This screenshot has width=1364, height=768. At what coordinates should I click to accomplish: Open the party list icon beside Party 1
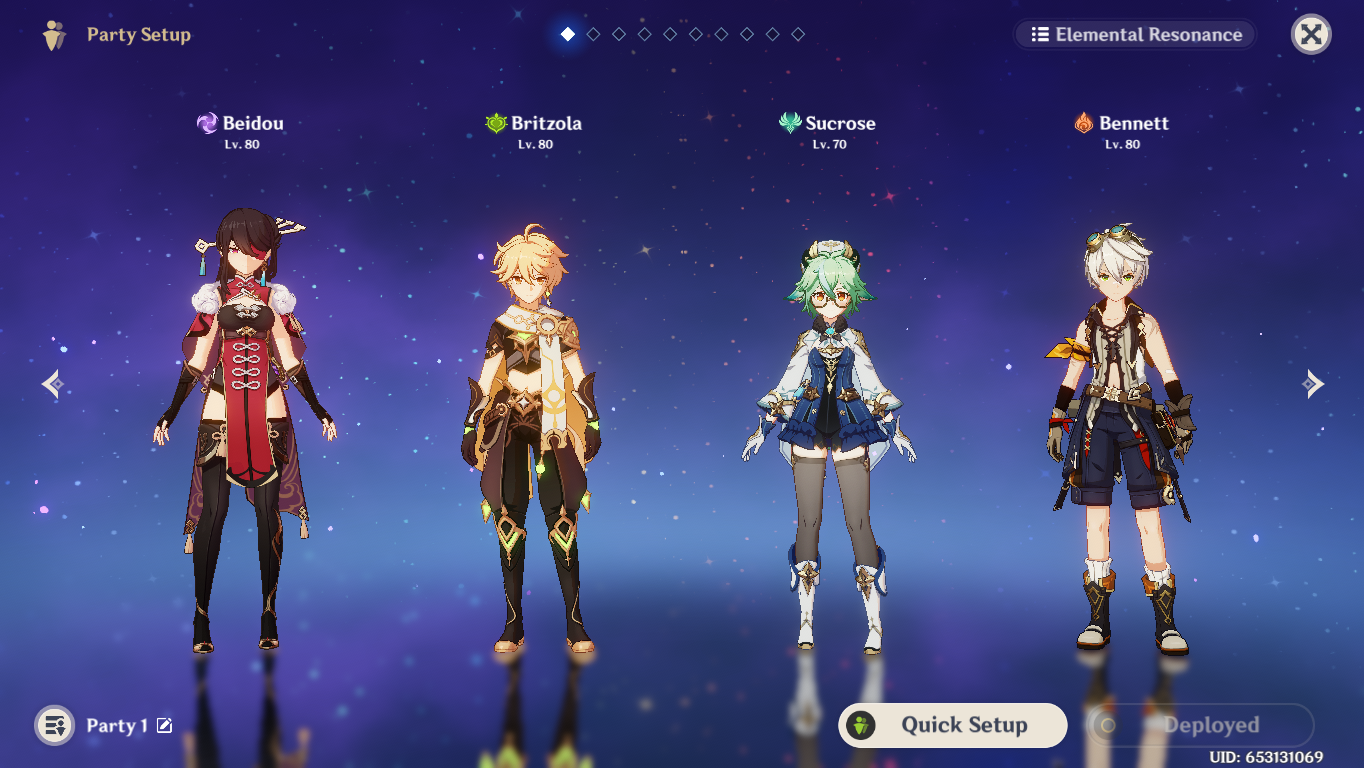54,725
